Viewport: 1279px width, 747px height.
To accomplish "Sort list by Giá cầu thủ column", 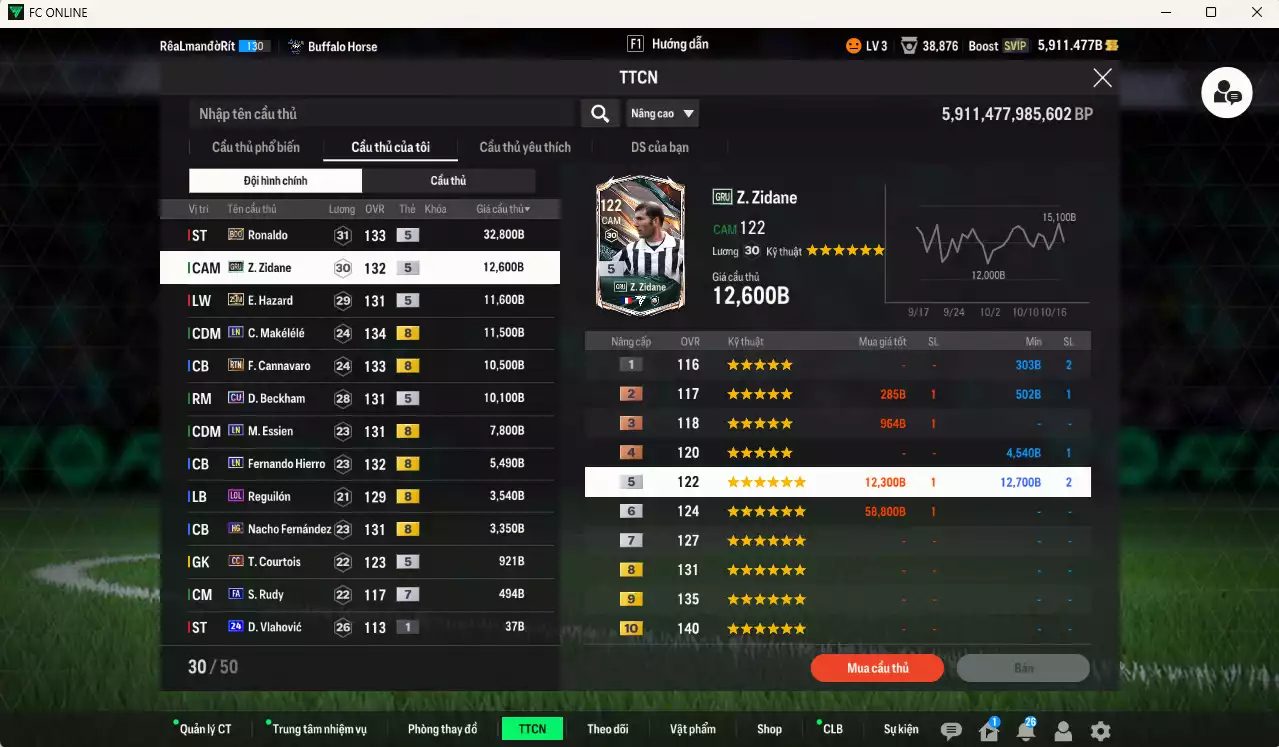I will point(503,209).
